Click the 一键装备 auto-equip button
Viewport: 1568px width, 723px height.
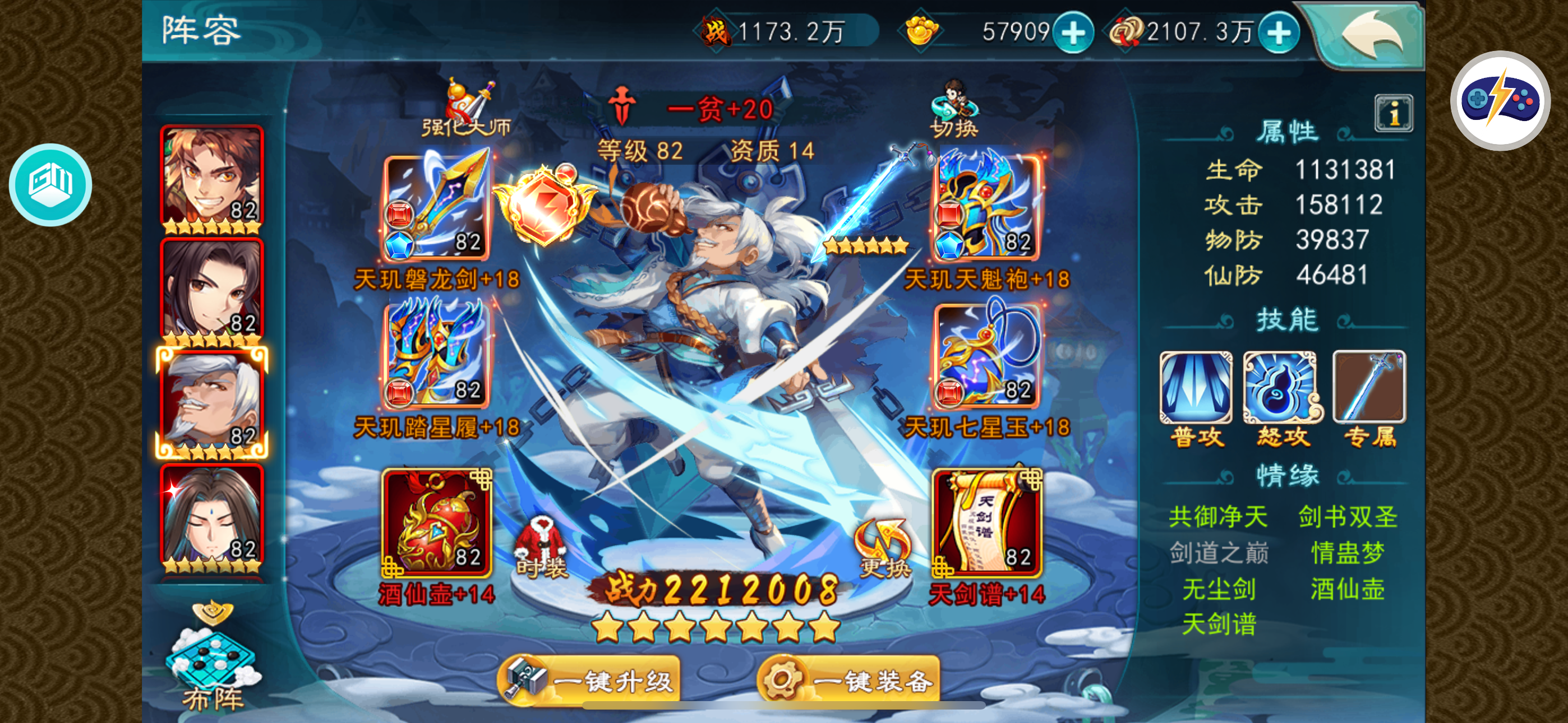point(848,680)
